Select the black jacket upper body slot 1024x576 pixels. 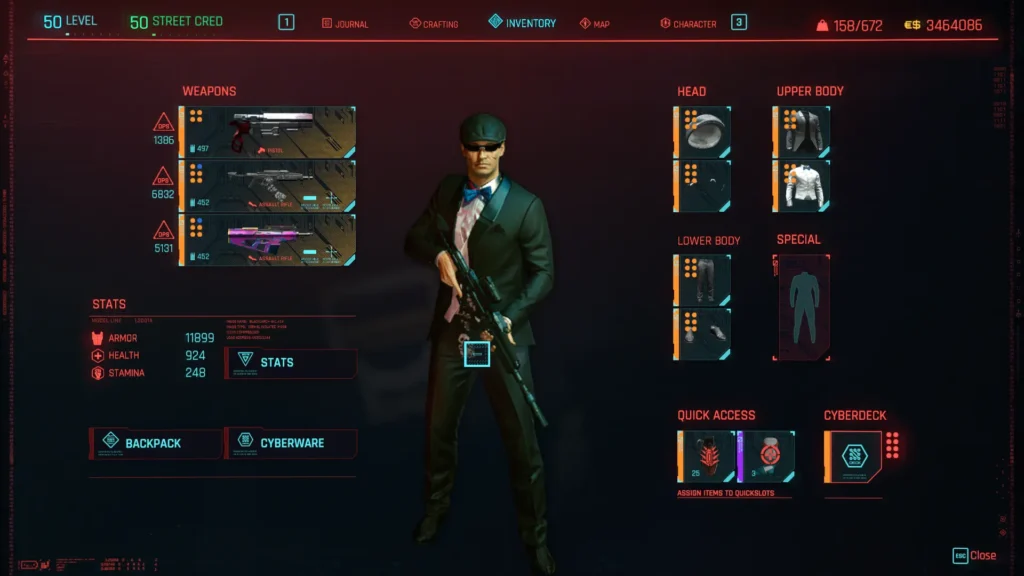[802, 132]
